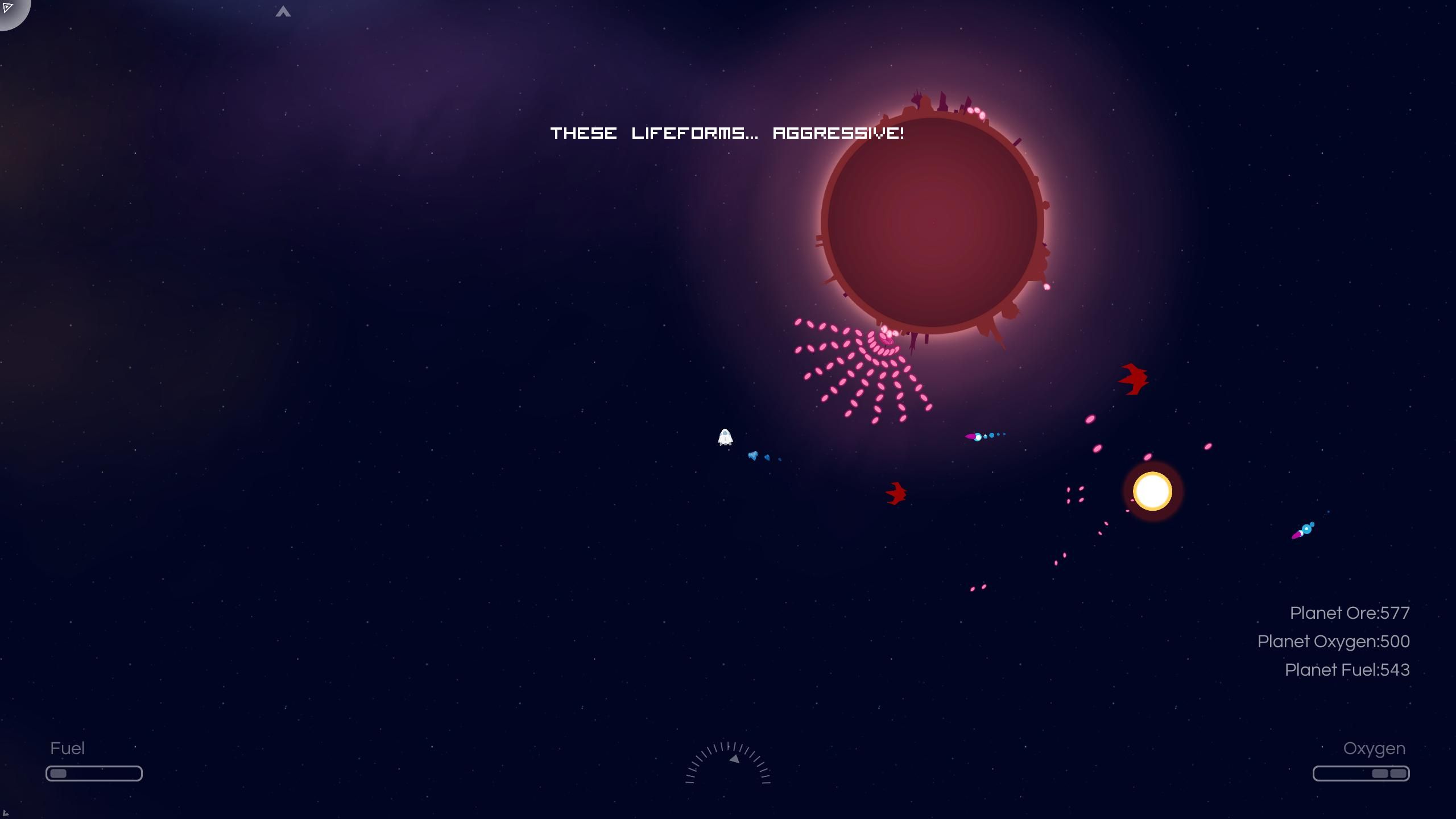This screenshot has height=819, width=1456.
Task: Click the Planet Ore:577 stat label
Action: pyautogui.click(x=1350, y=613)
